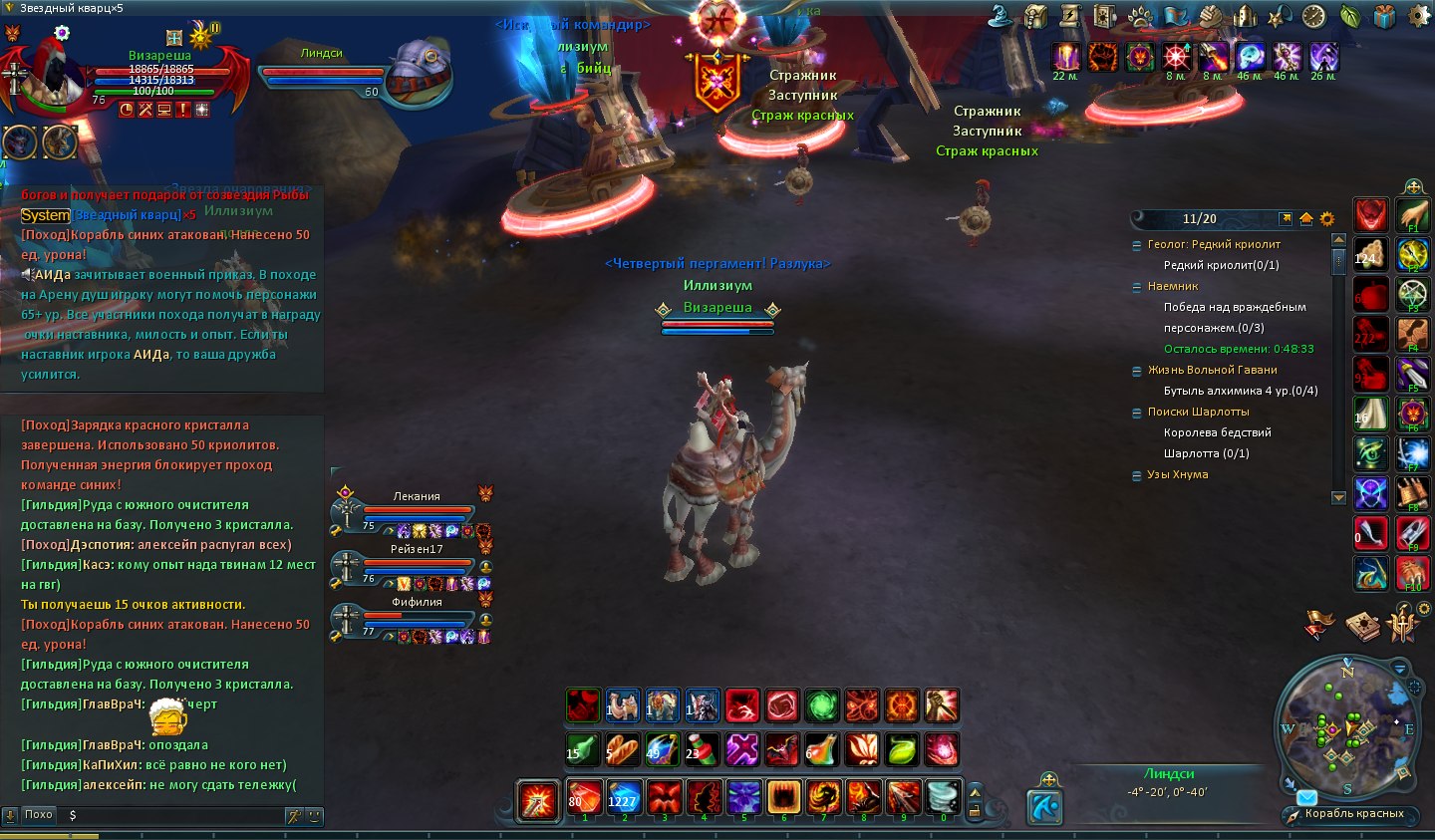This screenshot has height=840, width=1435.
Task: Open the settings gear in the top menu
Action: coord(1418,16)
